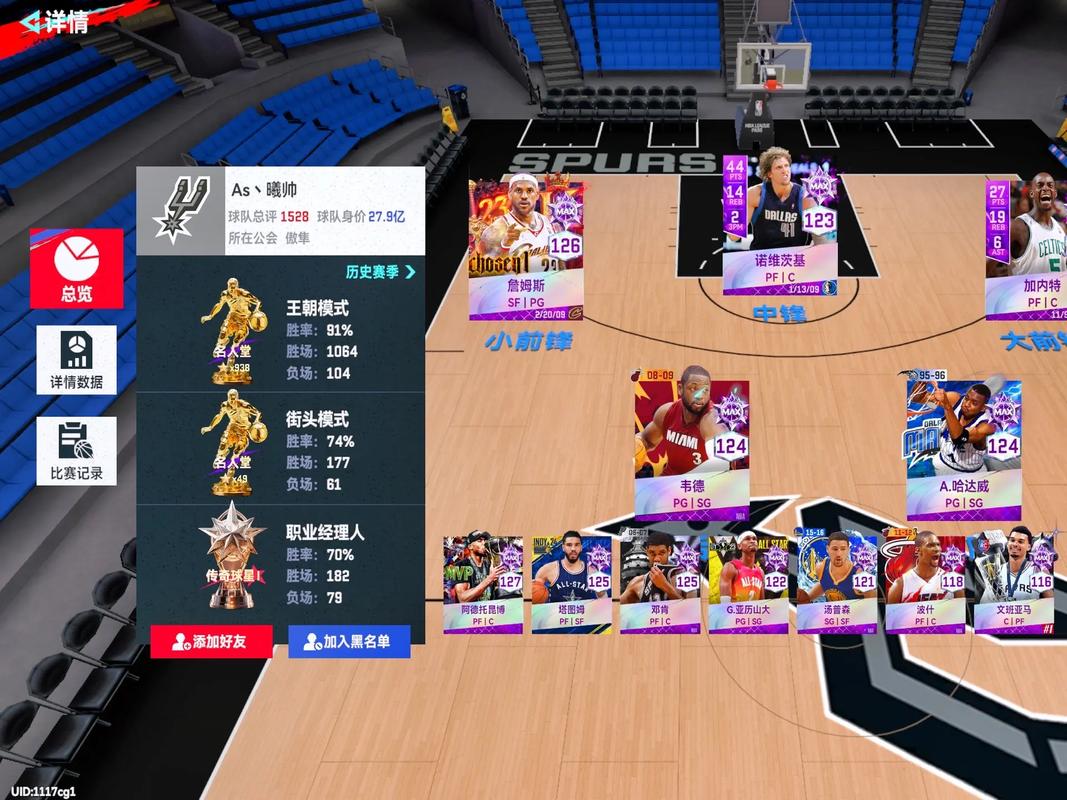Choose the 诺维茨基 center card
The image size is (1067, 800).
pyautogui.click(x=780, y=224)
